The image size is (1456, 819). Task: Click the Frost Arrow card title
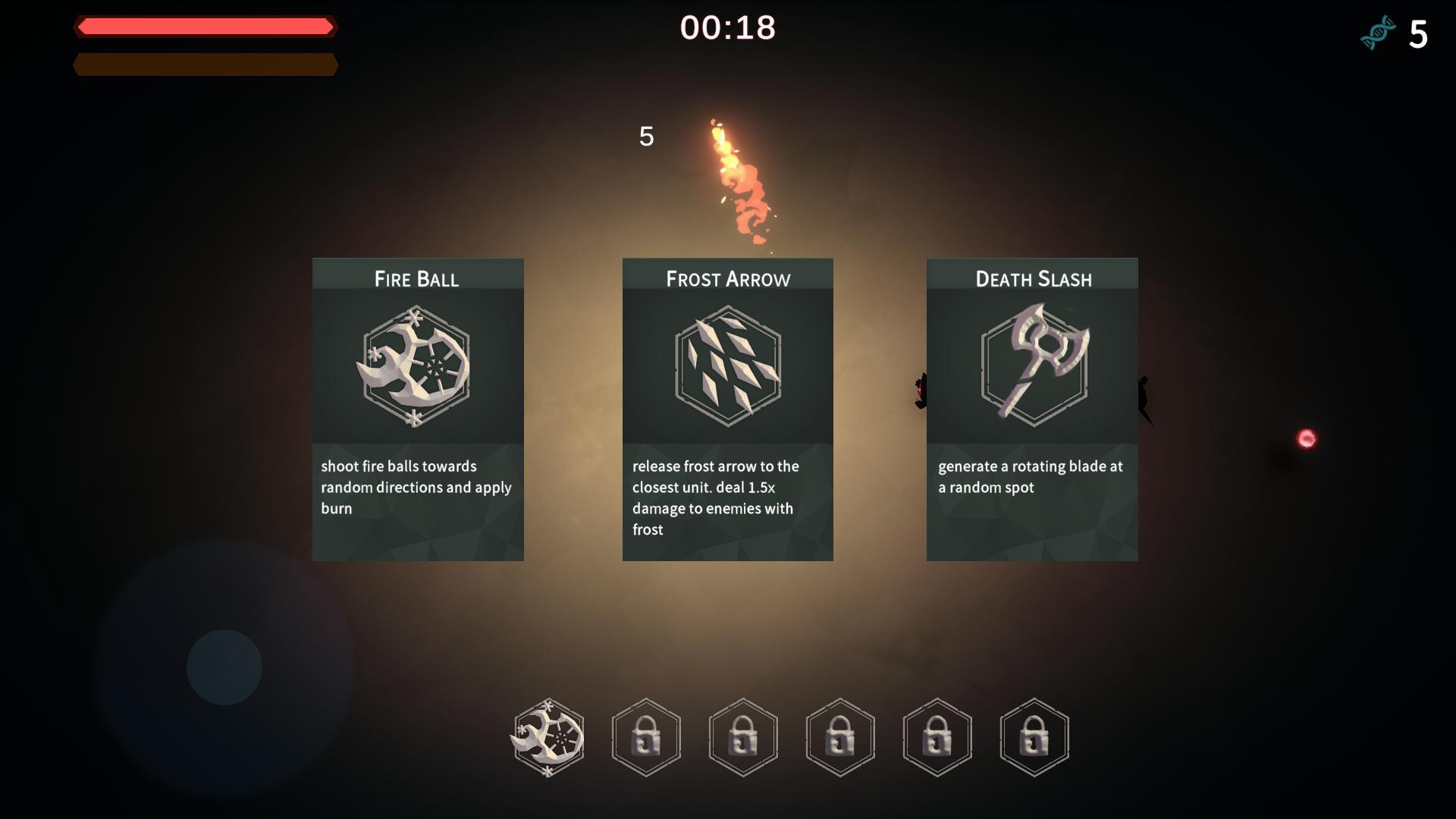click(x=727, y=278)
